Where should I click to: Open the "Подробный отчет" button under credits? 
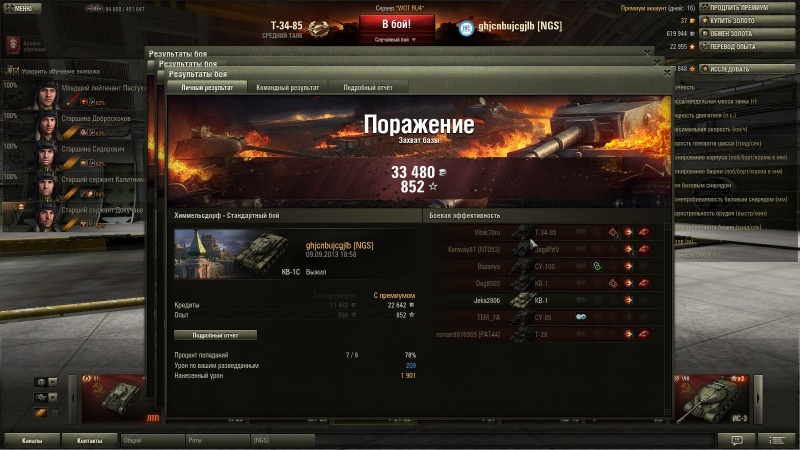214,335
